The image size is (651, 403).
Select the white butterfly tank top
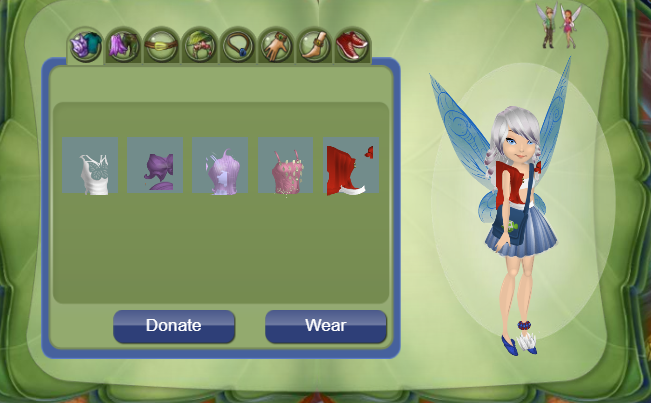click(x=90, y=166)
